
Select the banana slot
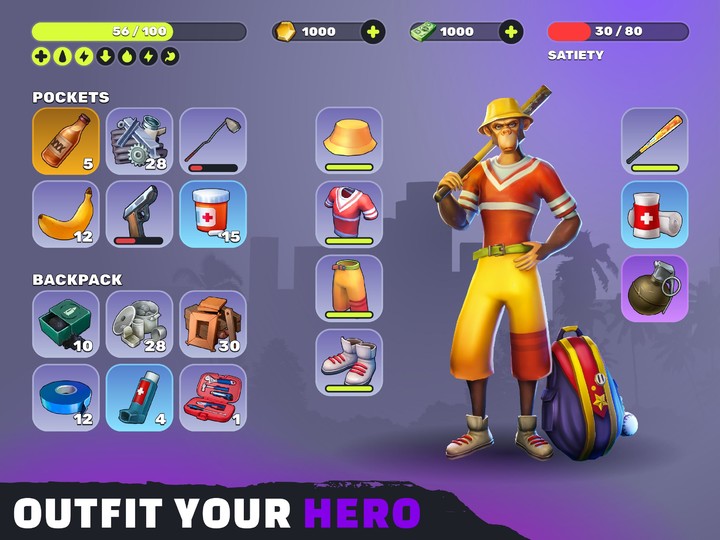point(66,214)
